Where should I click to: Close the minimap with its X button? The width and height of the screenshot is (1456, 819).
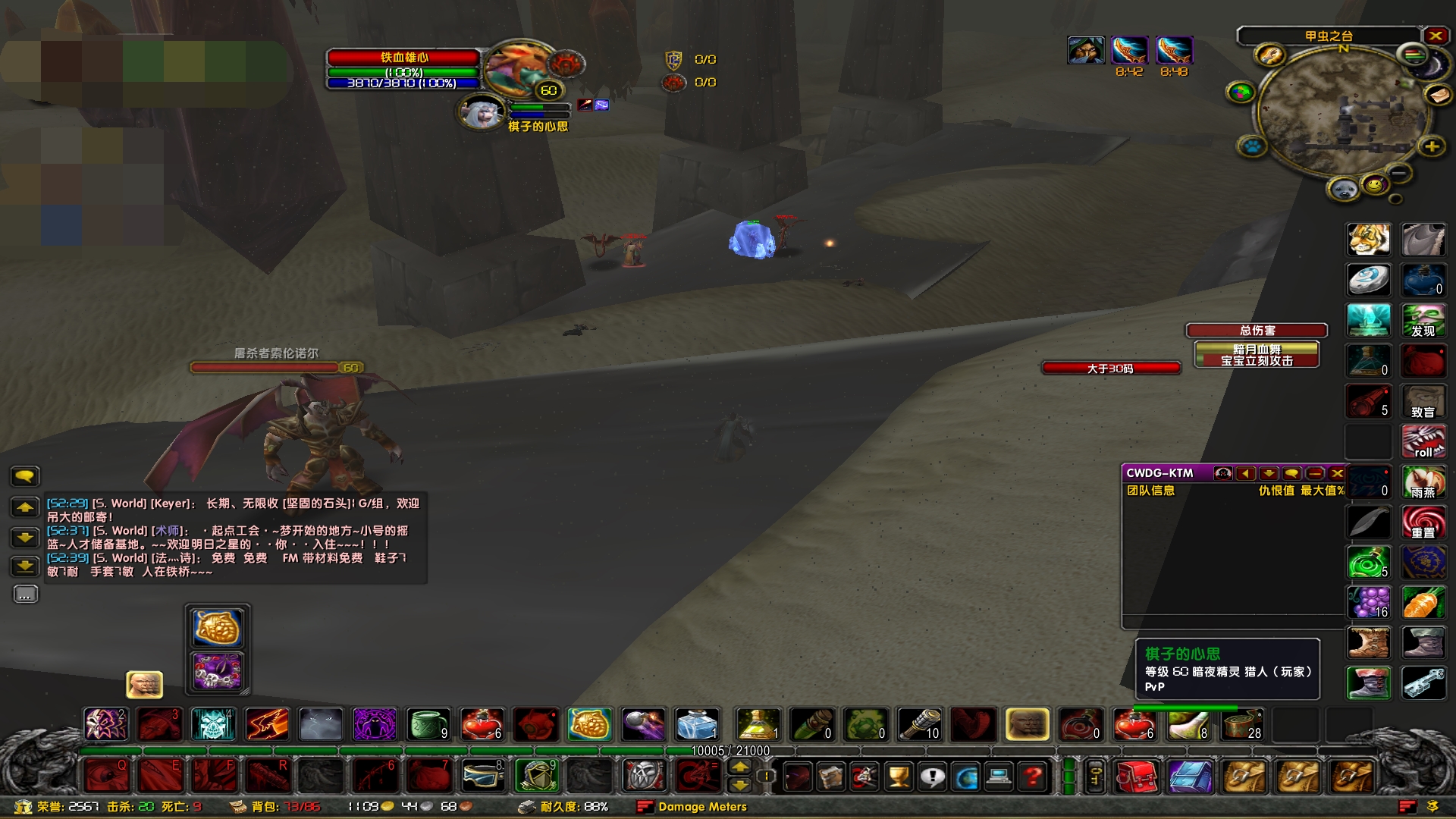click(x=1435, y=36)
